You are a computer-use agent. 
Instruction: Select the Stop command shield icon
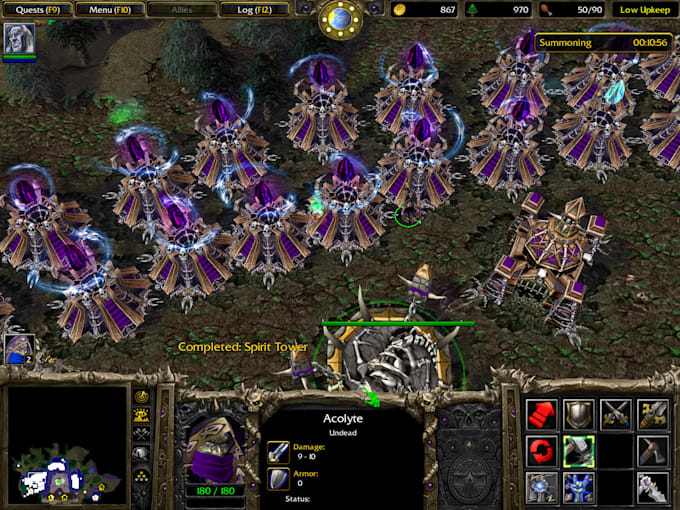(x=579, y=413)
